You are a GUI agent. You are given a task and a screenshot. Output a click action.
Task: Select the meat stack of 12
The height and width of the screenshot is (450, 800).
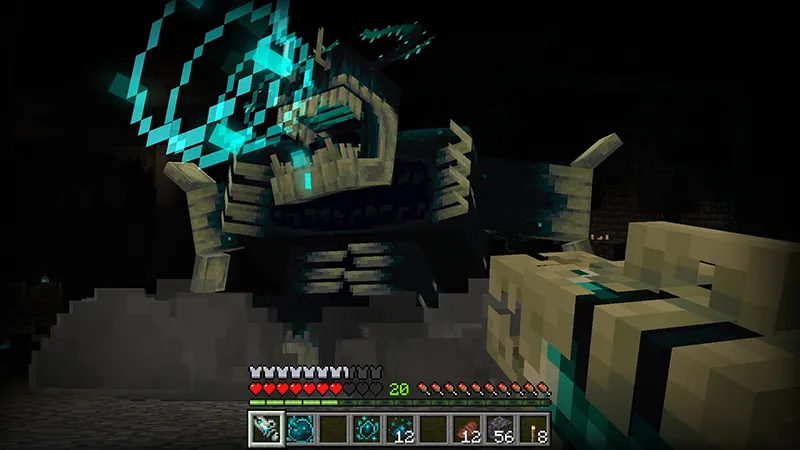point(467,429)
